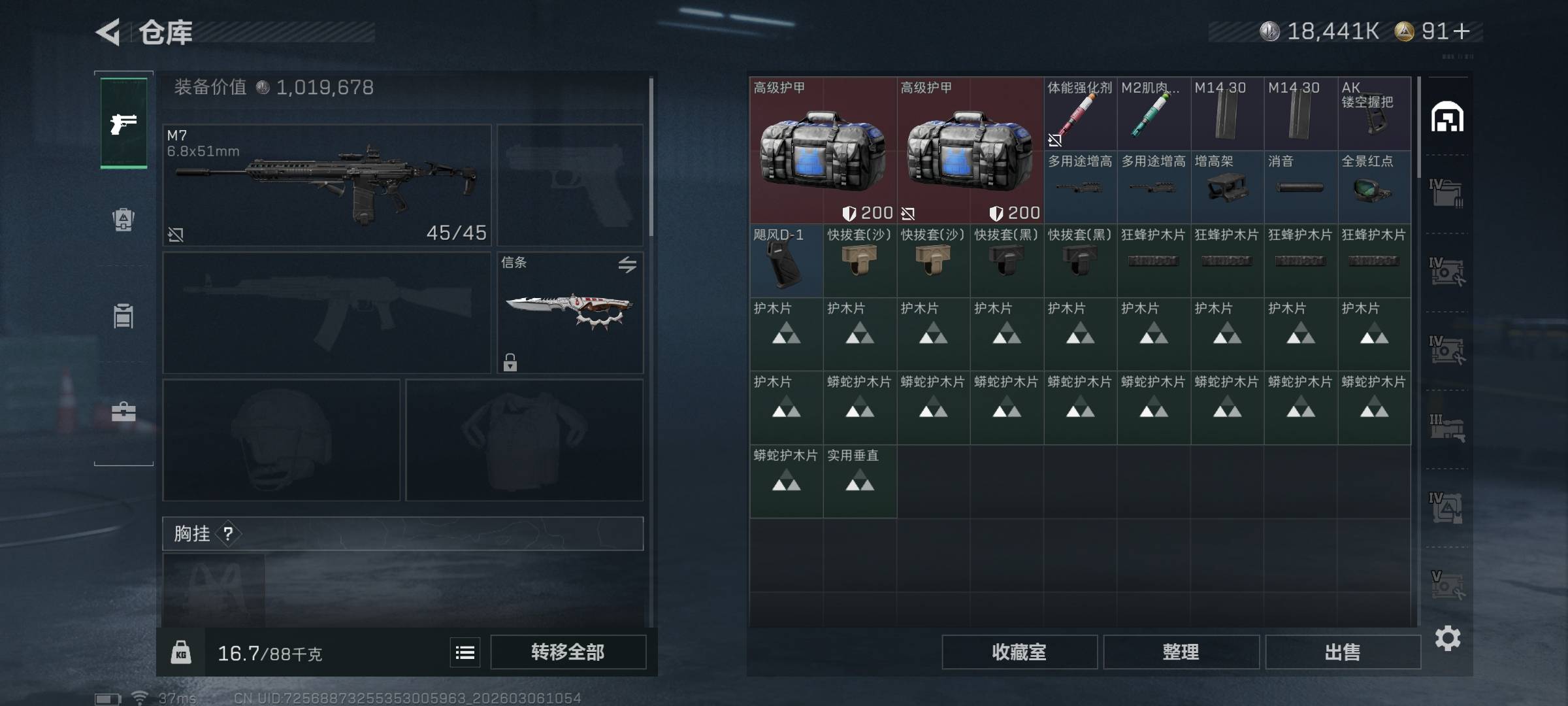
Task: Select the 消音 suppressor item
Action: click(1301, 187)
